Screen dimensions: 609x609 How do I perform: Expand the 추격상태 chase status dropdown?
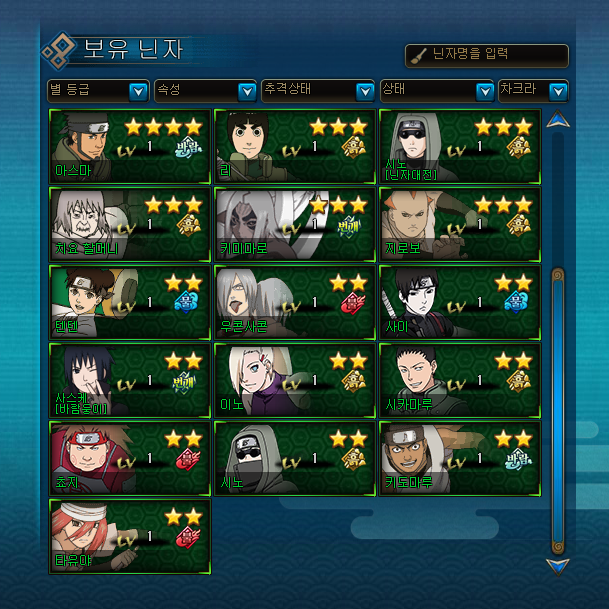coord(317,91)
